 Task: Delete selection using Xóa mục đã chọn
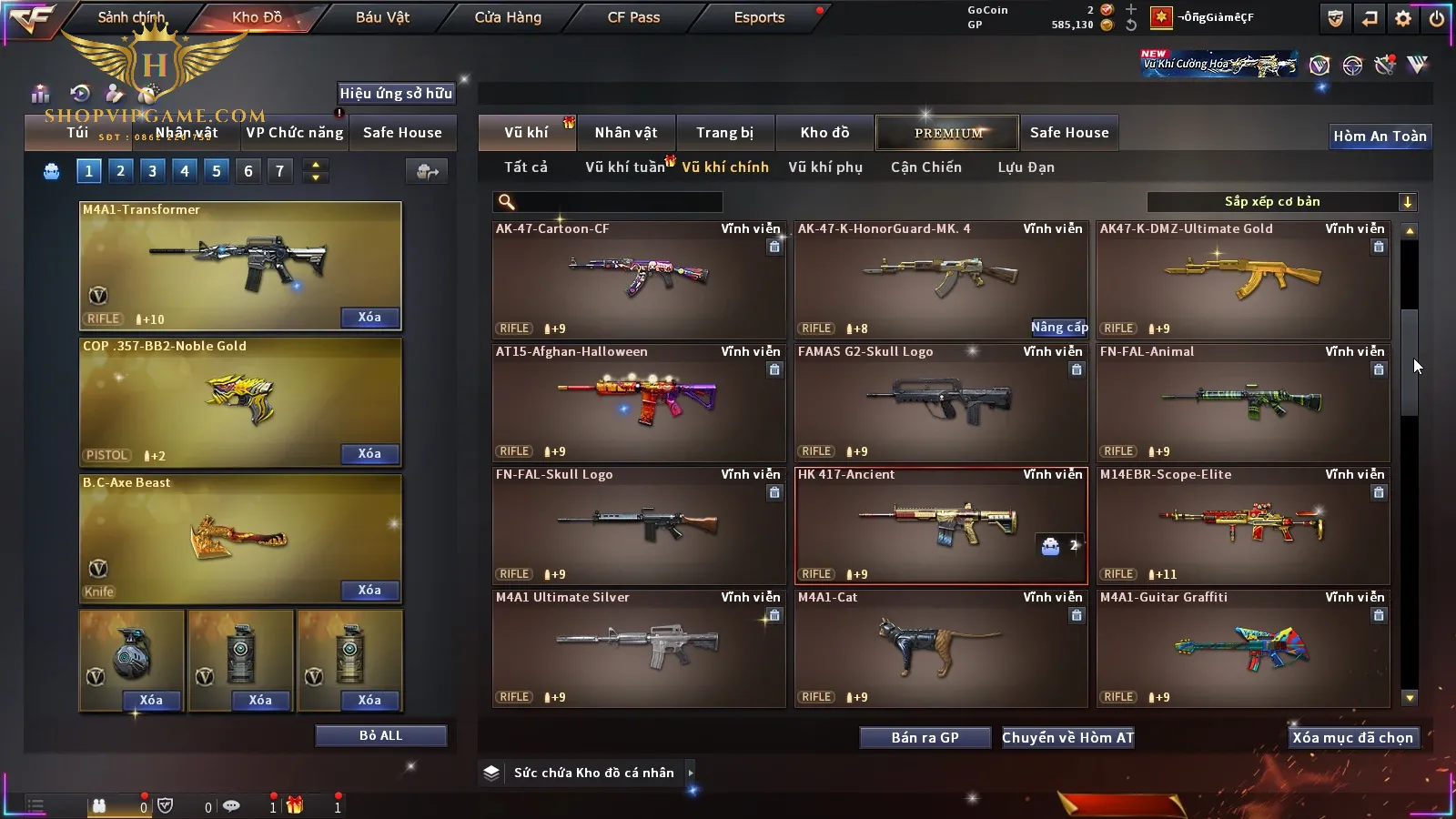point(1352,738)
